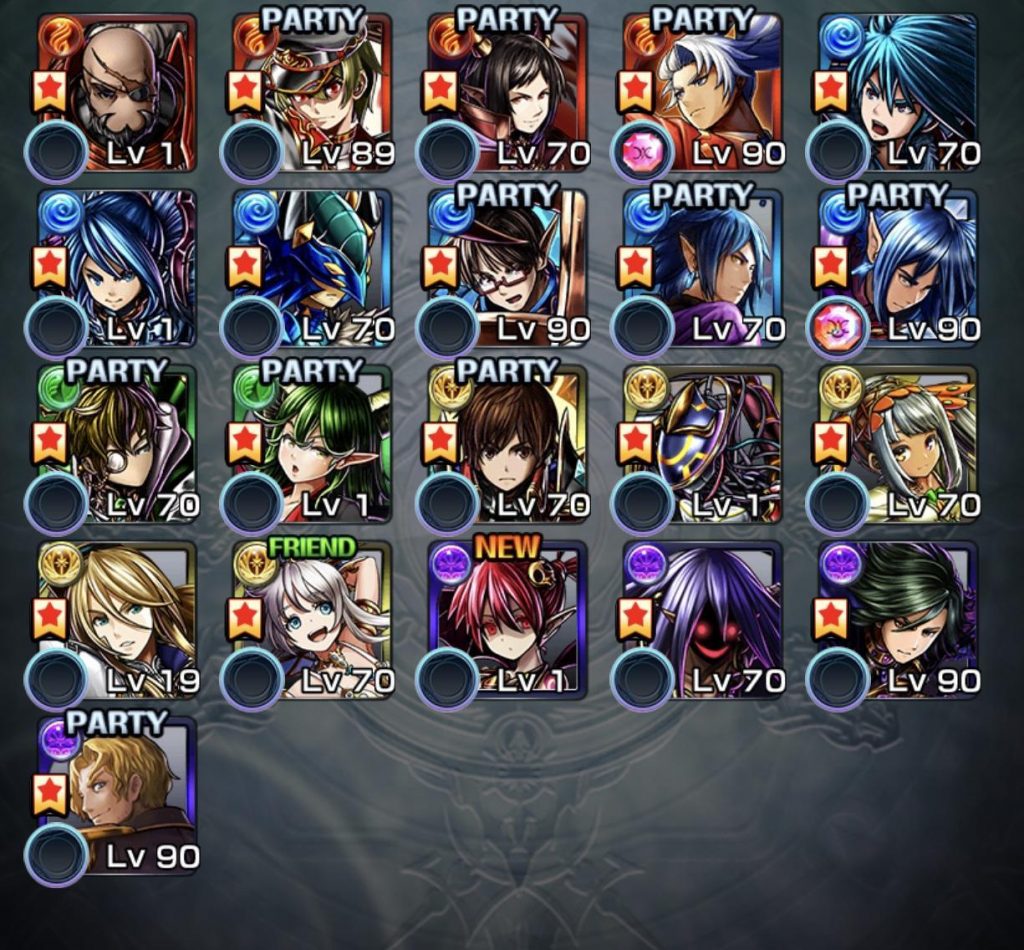This screenshot has width=1024, height=950.
Task: Select the girl with orange headdress
Action: [x=899, y=444]
